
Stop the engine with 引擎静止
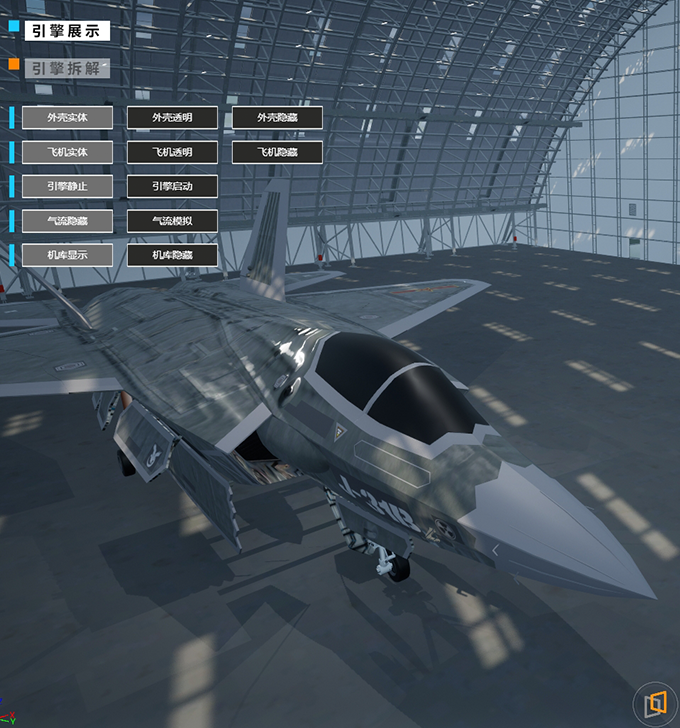pos(67,186)
